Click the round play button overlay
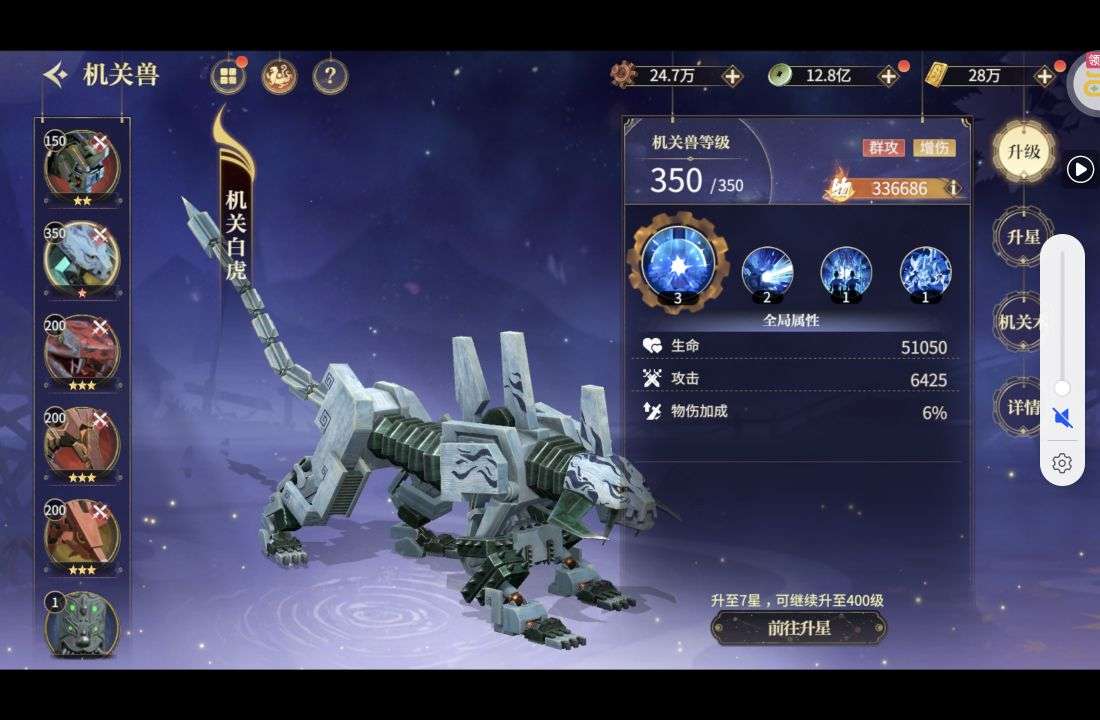 1080,170
